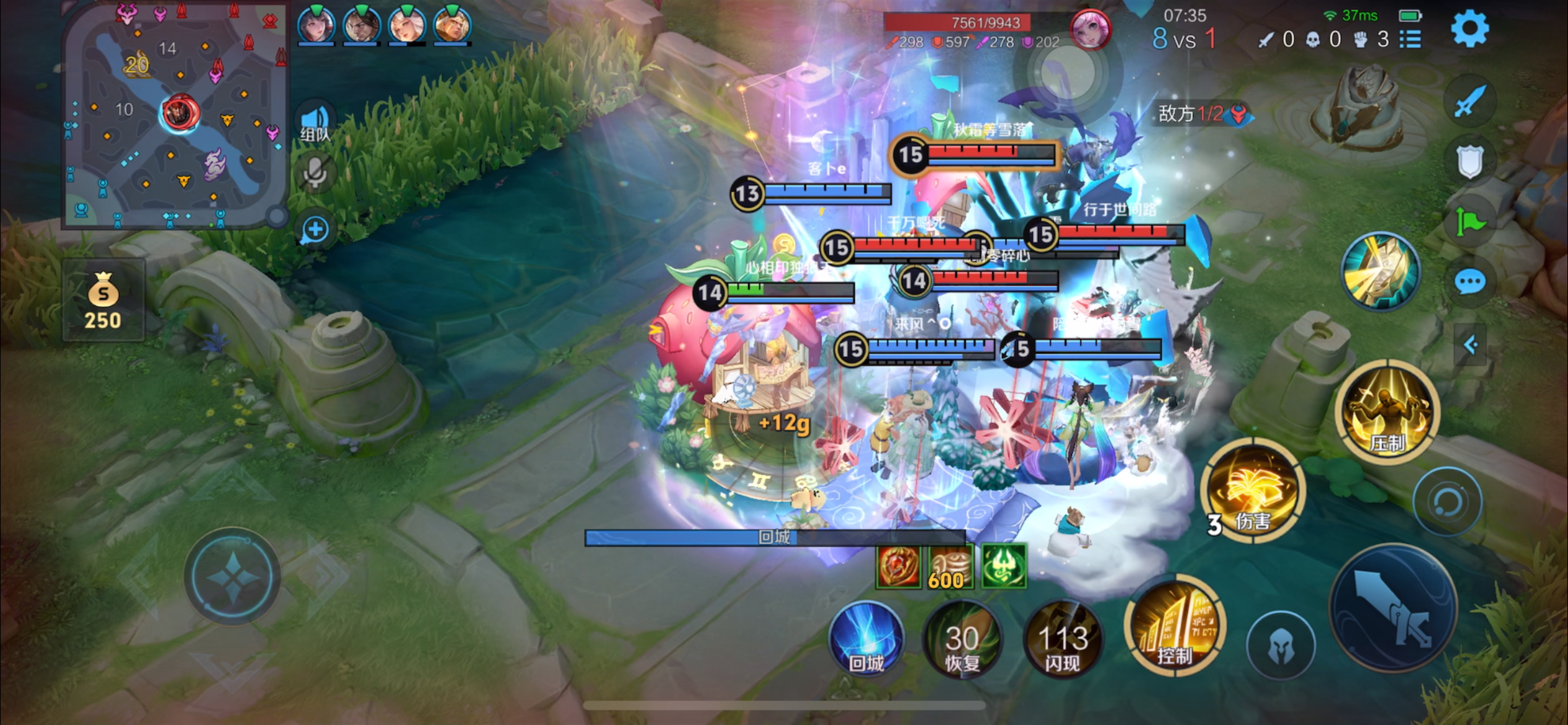This screenshot has height=725, width=1568.
Task: Tap the minimap
Action: click(x=175, y=115)
